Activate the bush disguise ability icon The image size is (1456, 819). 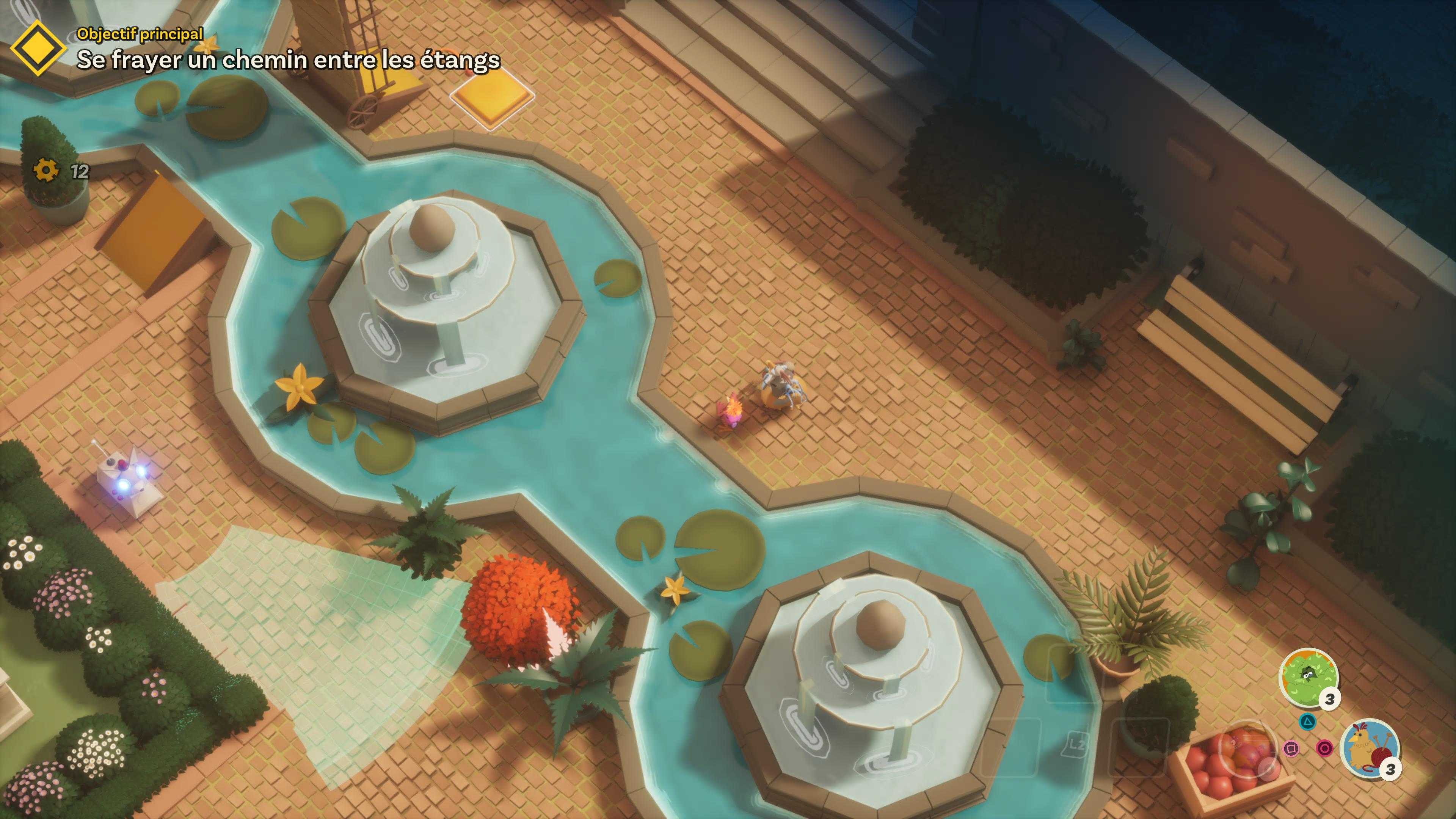click(1308, 676)
